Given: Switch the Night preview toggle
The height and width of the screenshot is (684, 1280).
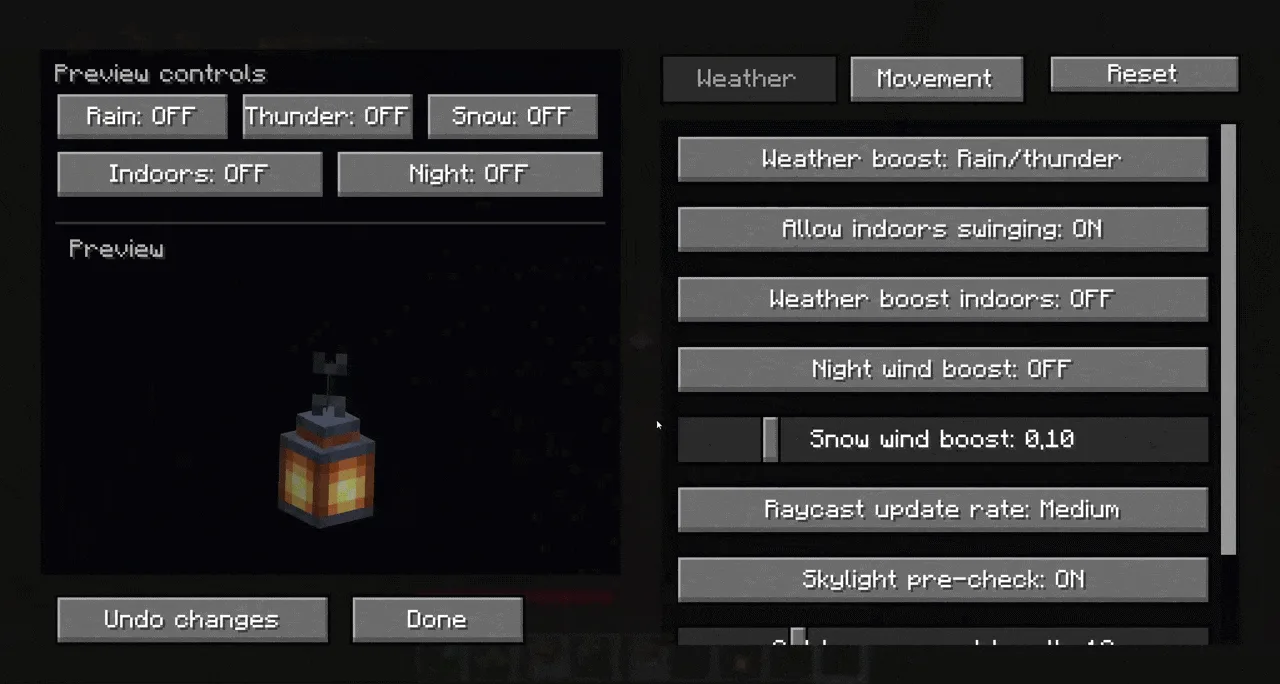Looking at the screenshot, I should (x=469, y=174).
